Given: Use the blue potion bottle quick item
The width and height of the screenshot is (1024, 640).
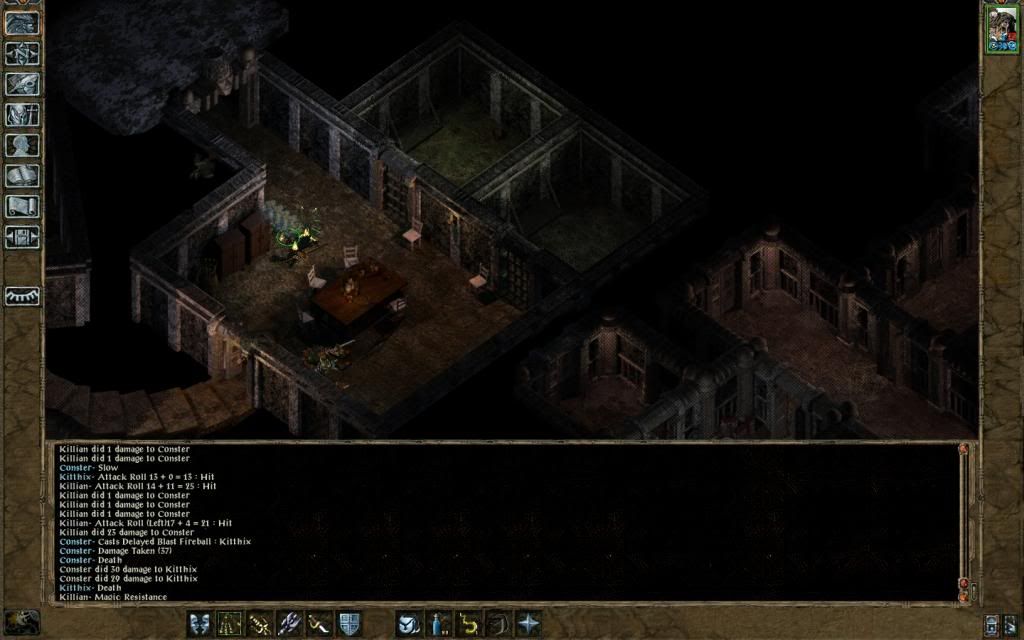Looking at the screenshot, I should [438, 623].
